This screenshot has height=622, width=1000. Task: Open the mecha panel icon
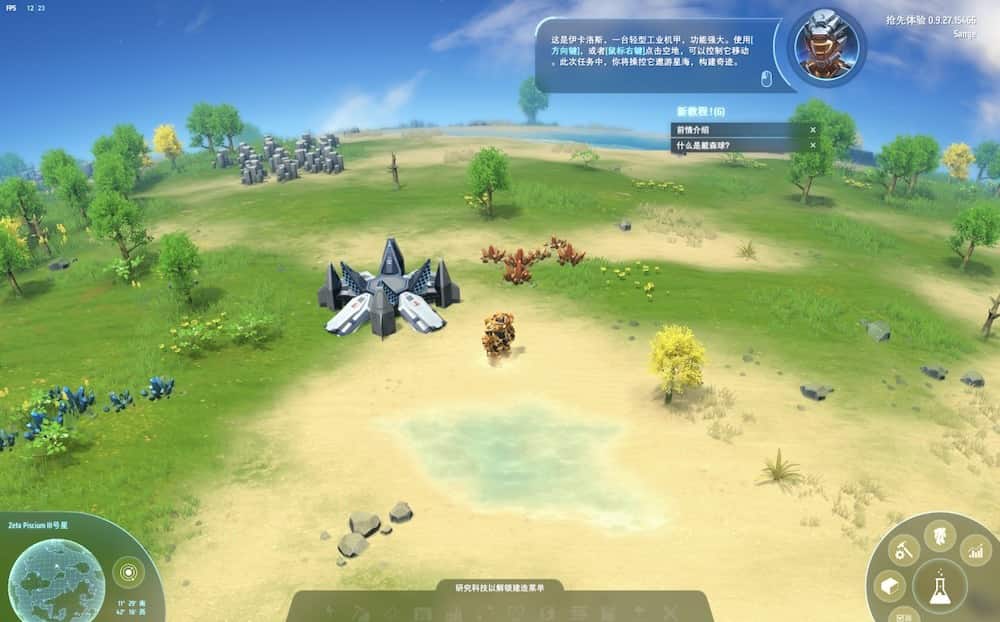(x=939, y=536)
